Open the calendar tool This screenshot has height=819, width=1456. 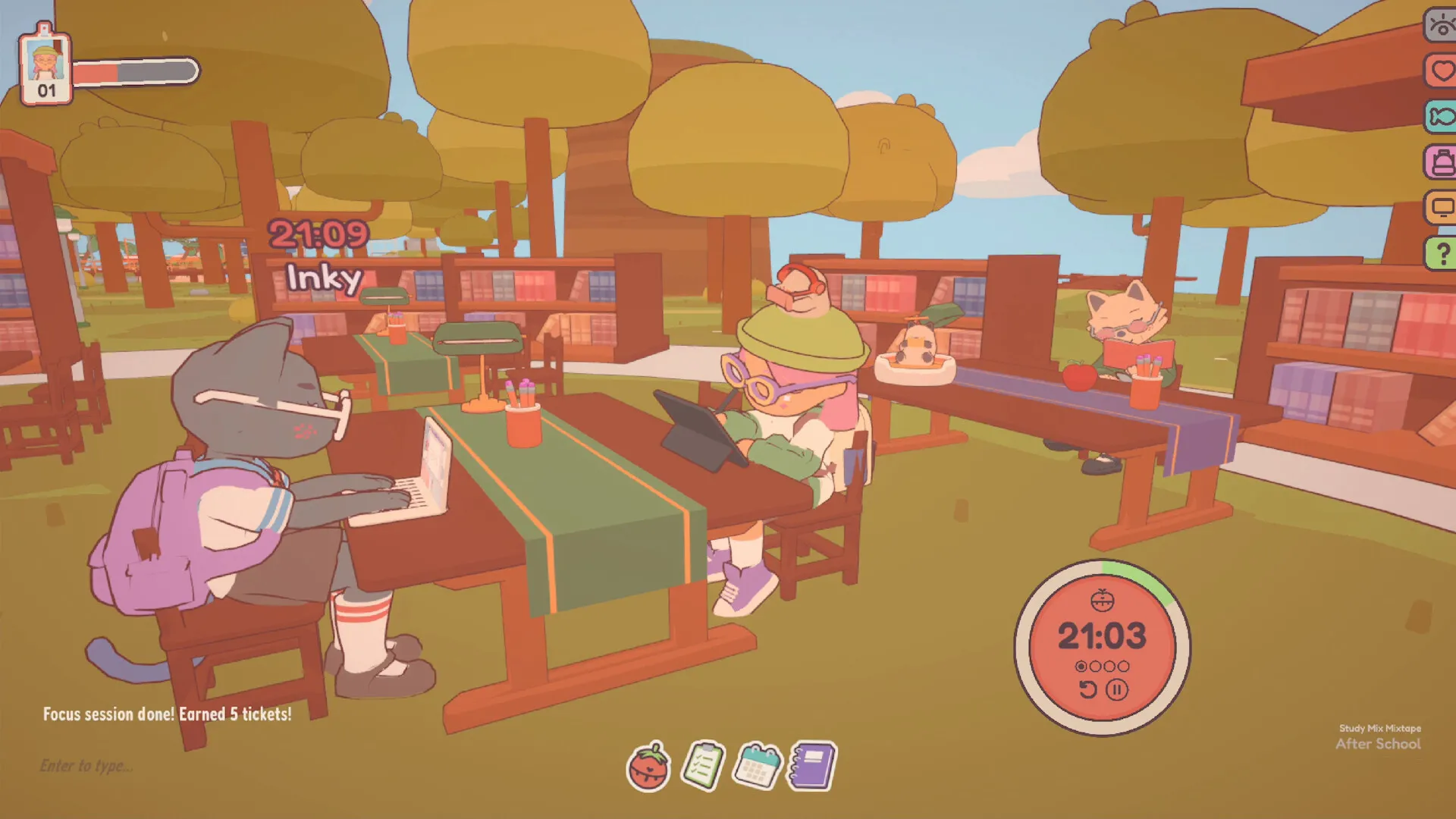point(757,766)
